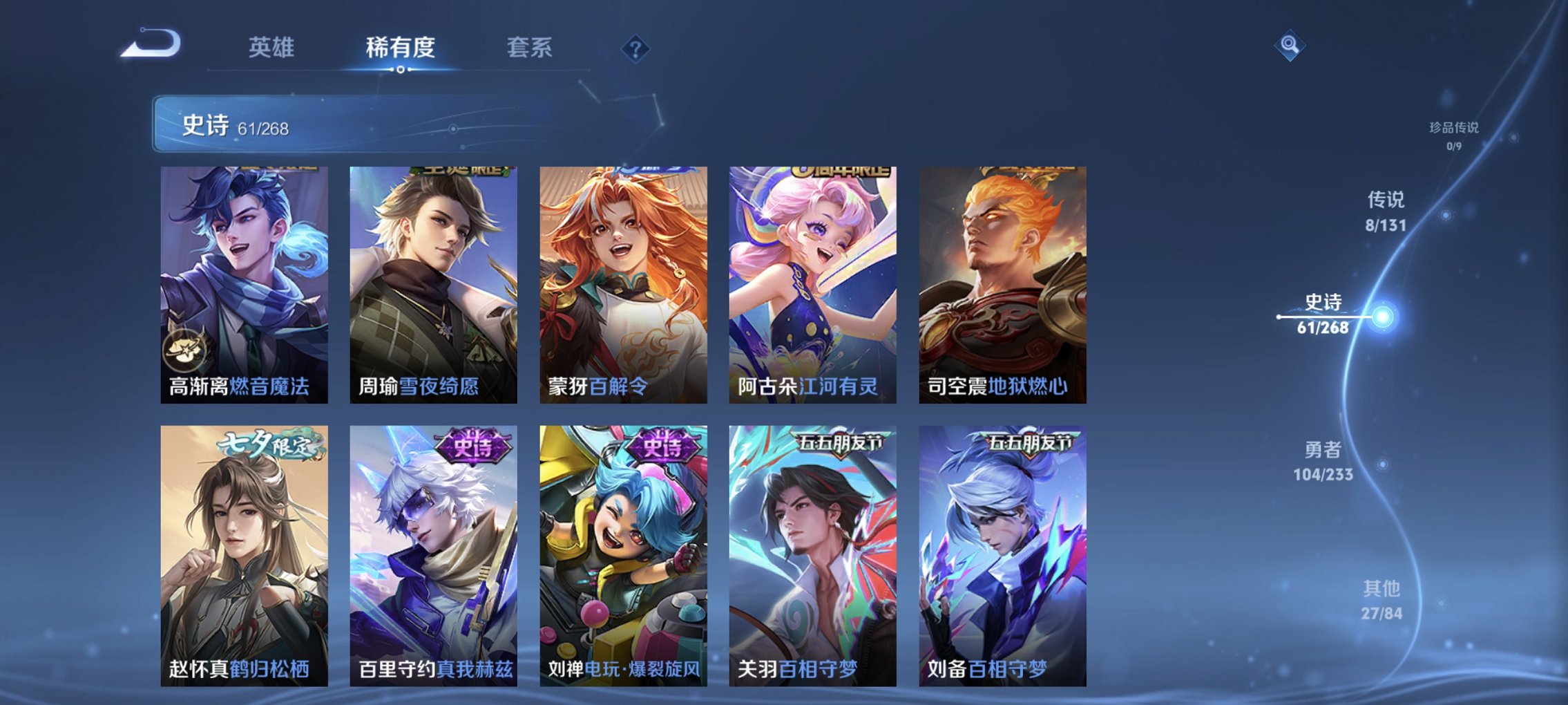Viewport: 1568px width, 705px height.
Task: Switch to the 套系 tab
Action: point(528,48)
